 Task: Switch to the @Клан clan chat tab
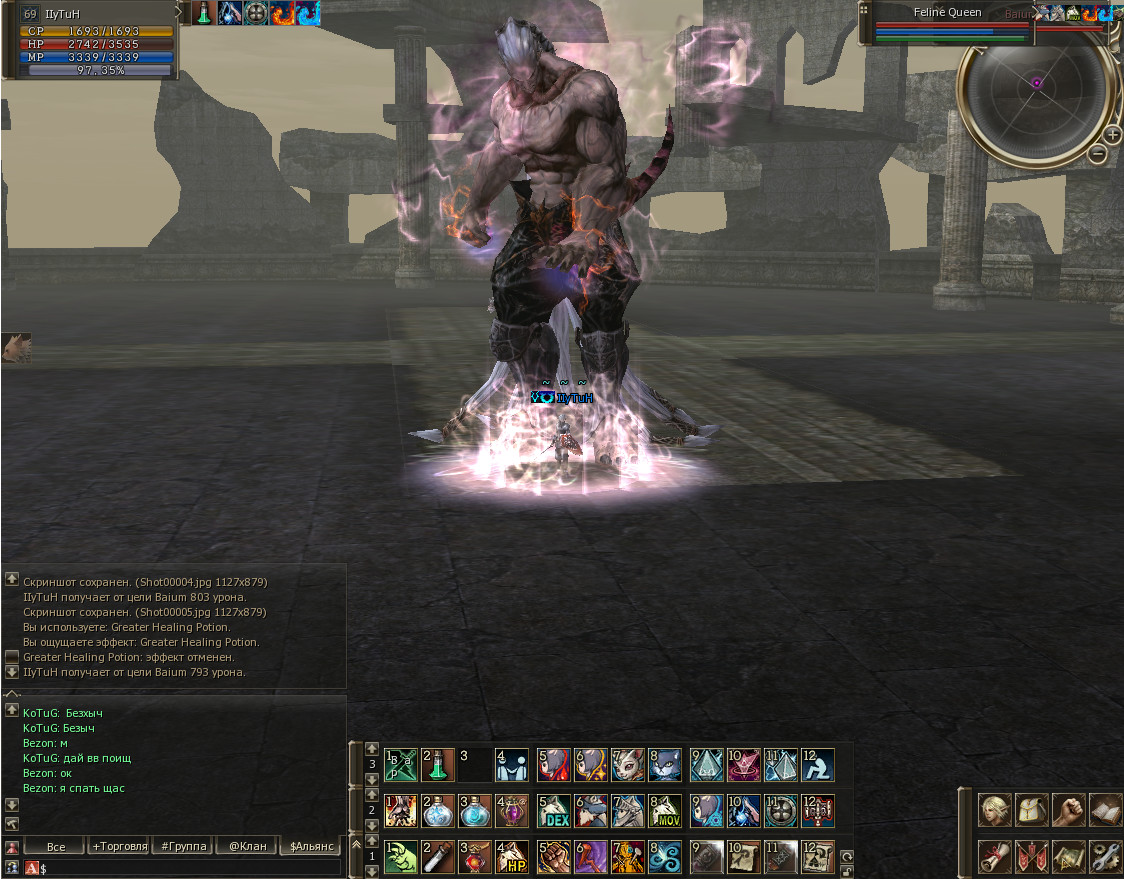247,846
